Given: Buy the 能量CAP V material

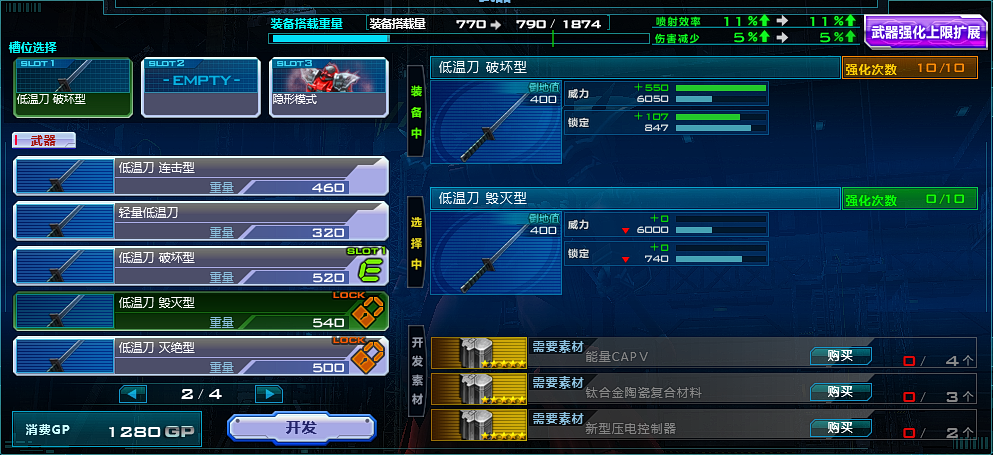Looking at the screenshot, I should pos(840,356).
